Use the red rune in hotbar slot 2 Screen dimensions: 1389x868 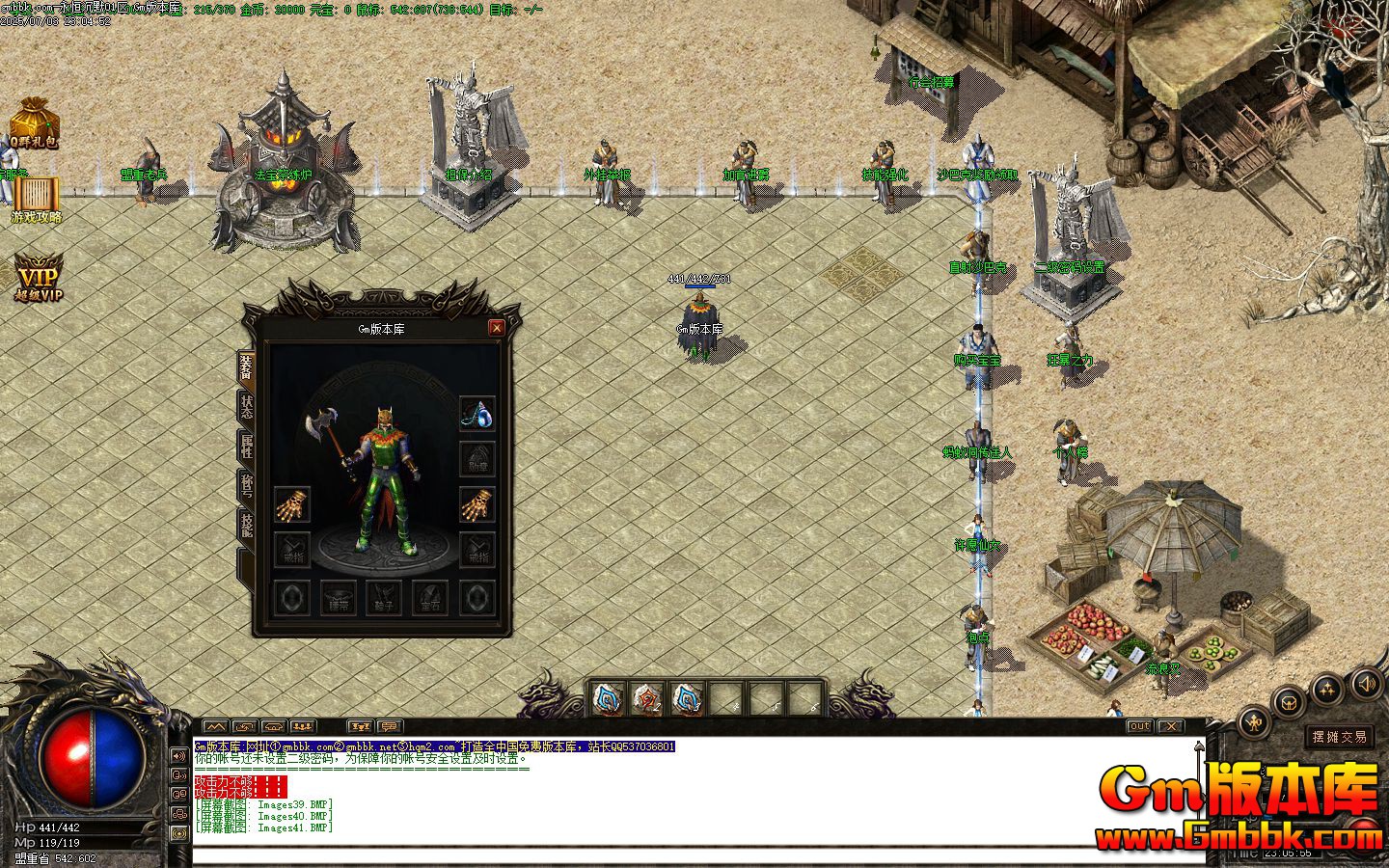(x=647, y=698)
